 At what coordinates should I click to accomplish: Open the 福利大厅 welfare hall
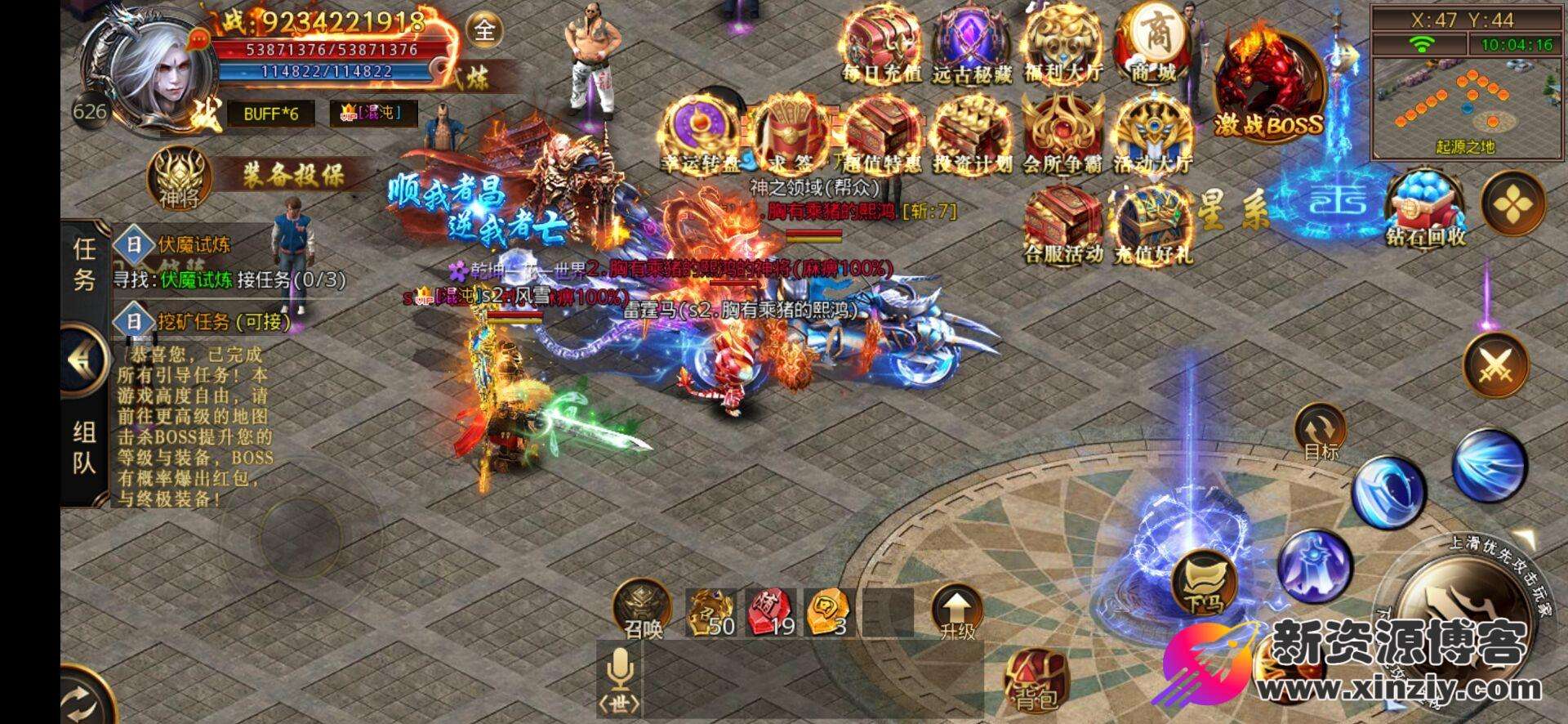point(1063,44)
